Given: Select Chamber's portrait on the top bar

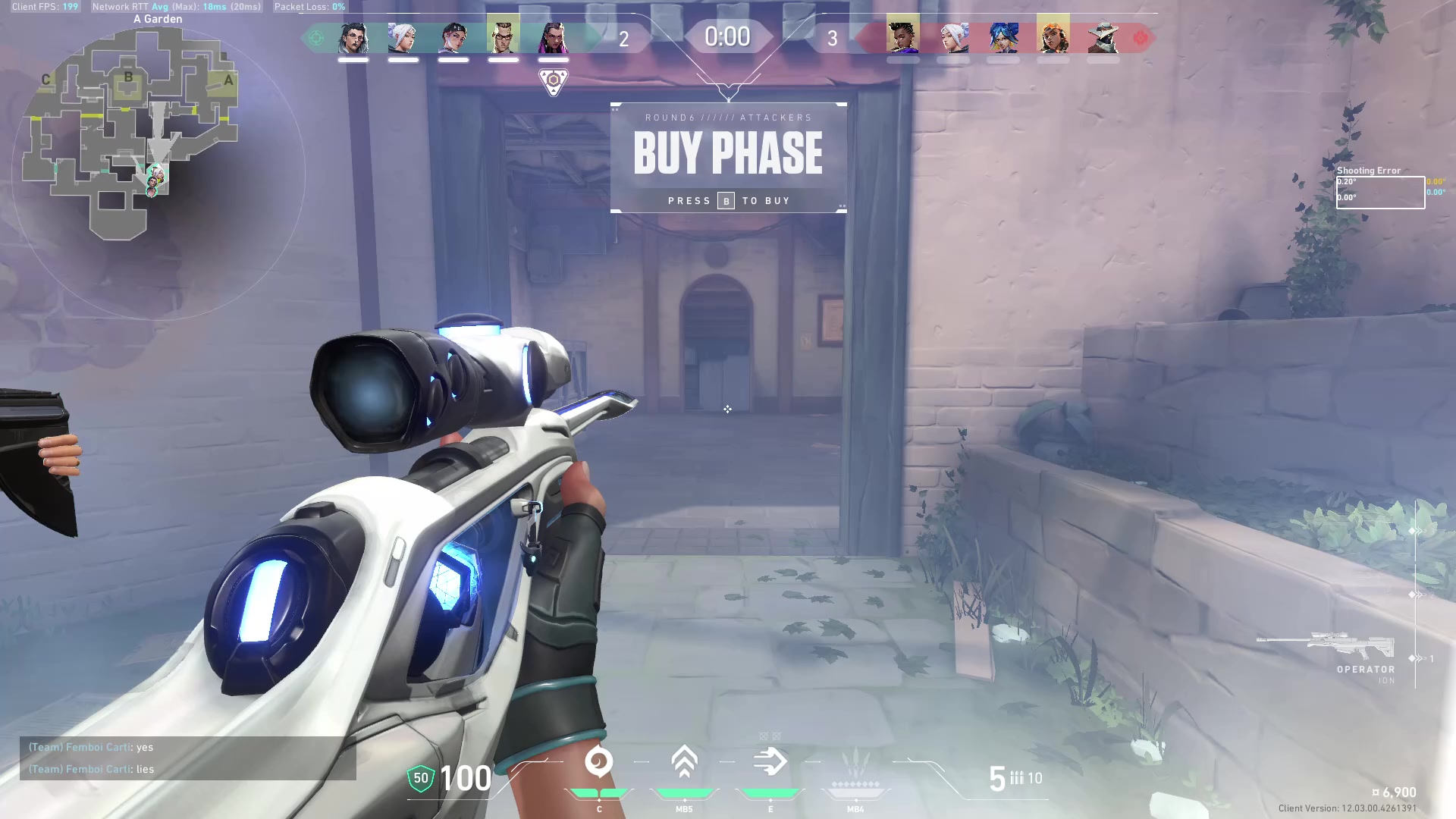Looking at the screenshot, I should point(503,34).
